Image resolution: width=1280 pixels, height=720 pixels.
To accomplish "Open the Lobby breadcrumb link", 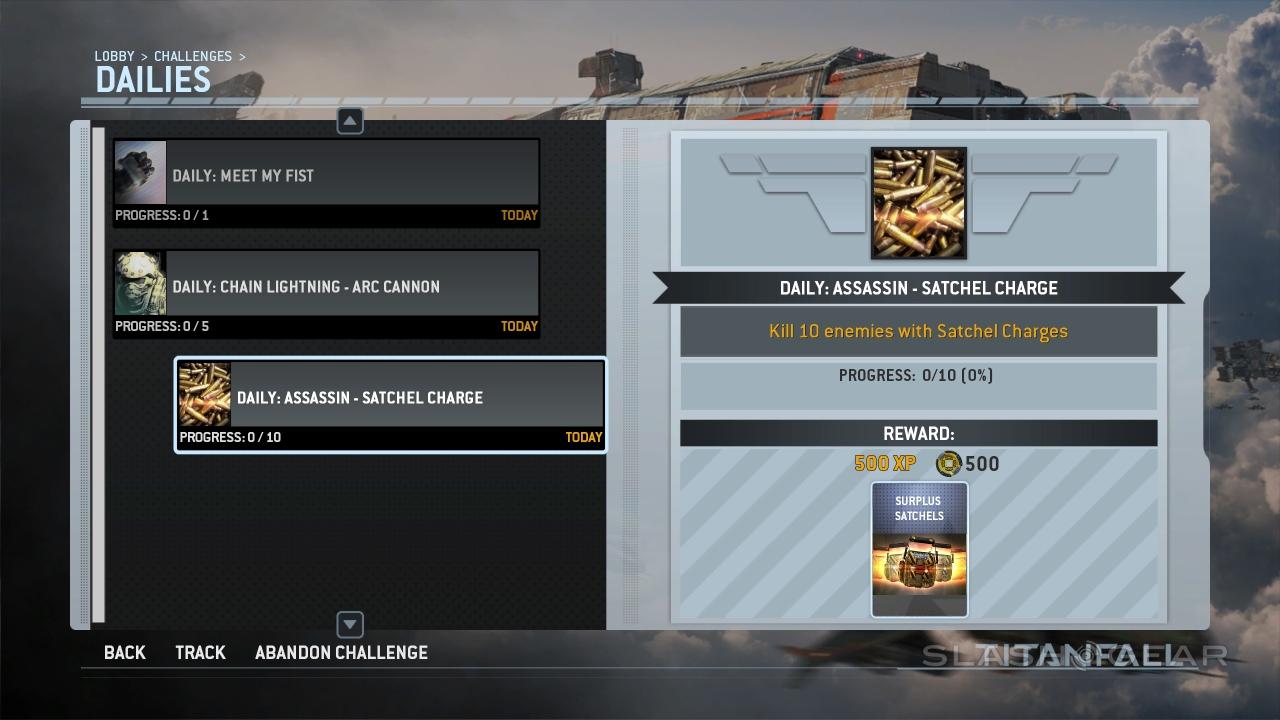I will [114, 57].
